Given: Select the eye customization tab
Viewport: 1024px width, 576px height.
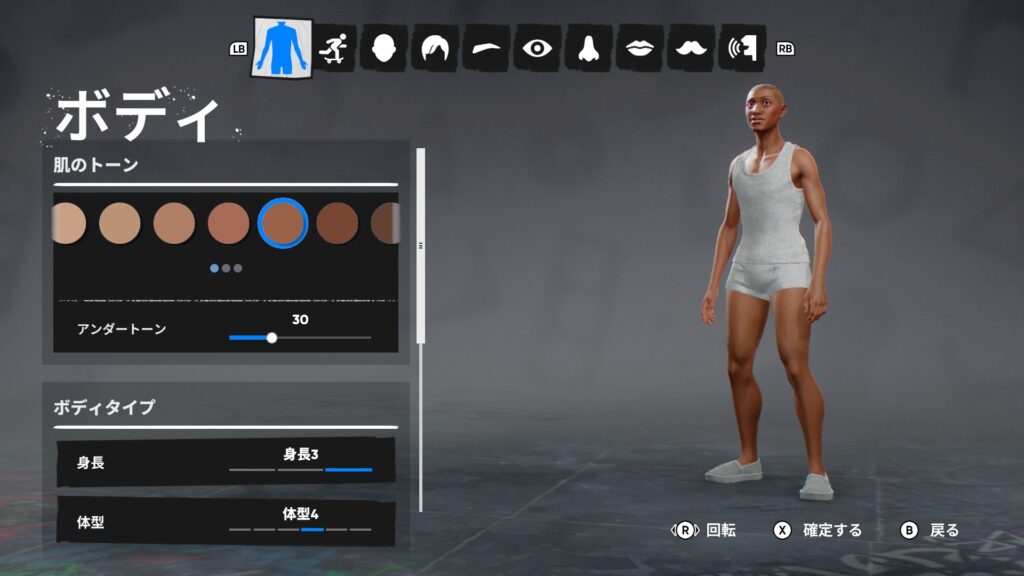Looking at the screenshot, I should (537, 47).
